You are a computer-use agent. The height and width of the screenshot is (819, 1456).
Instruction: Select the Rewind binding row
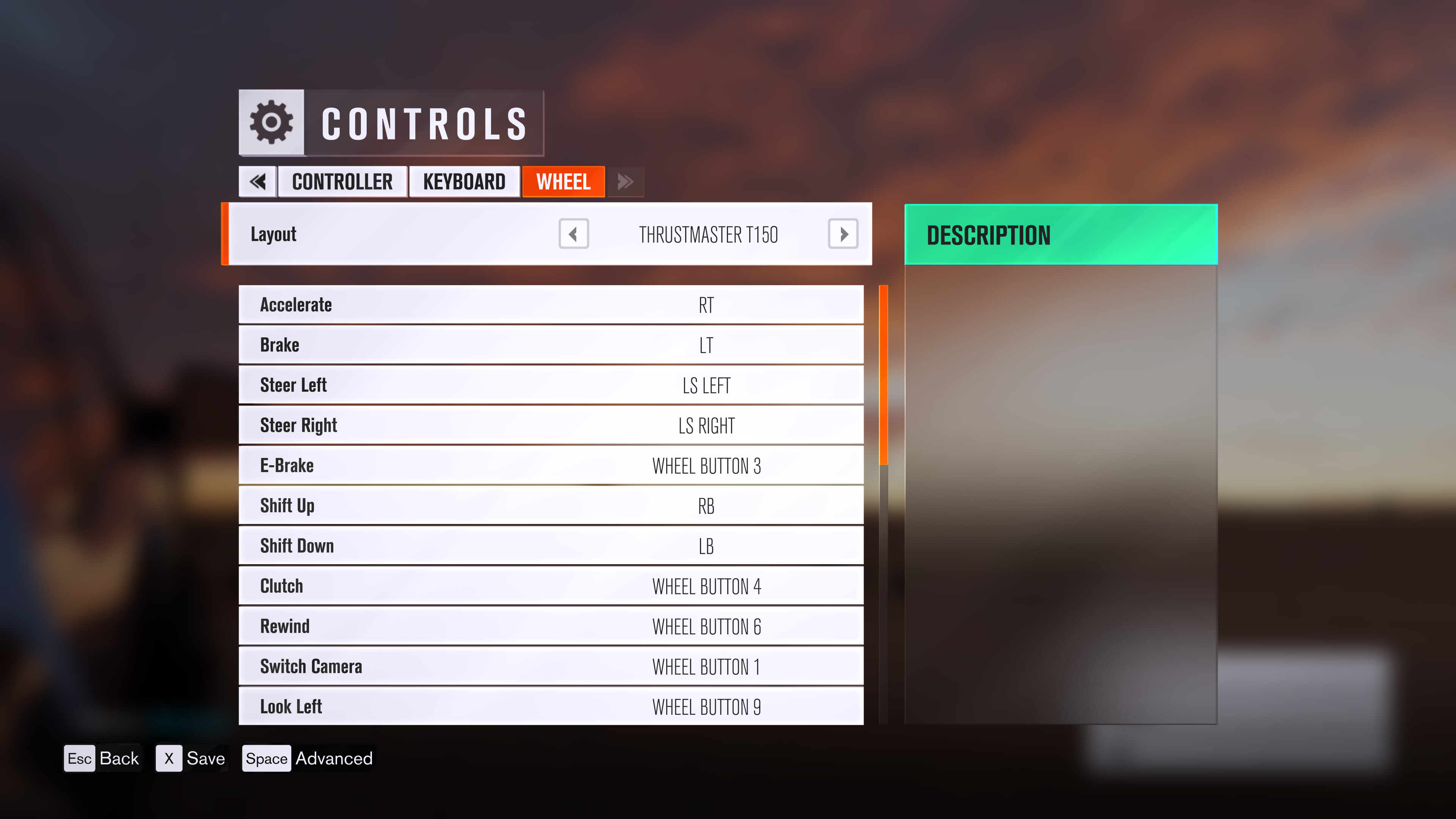(x=551, y=626)
